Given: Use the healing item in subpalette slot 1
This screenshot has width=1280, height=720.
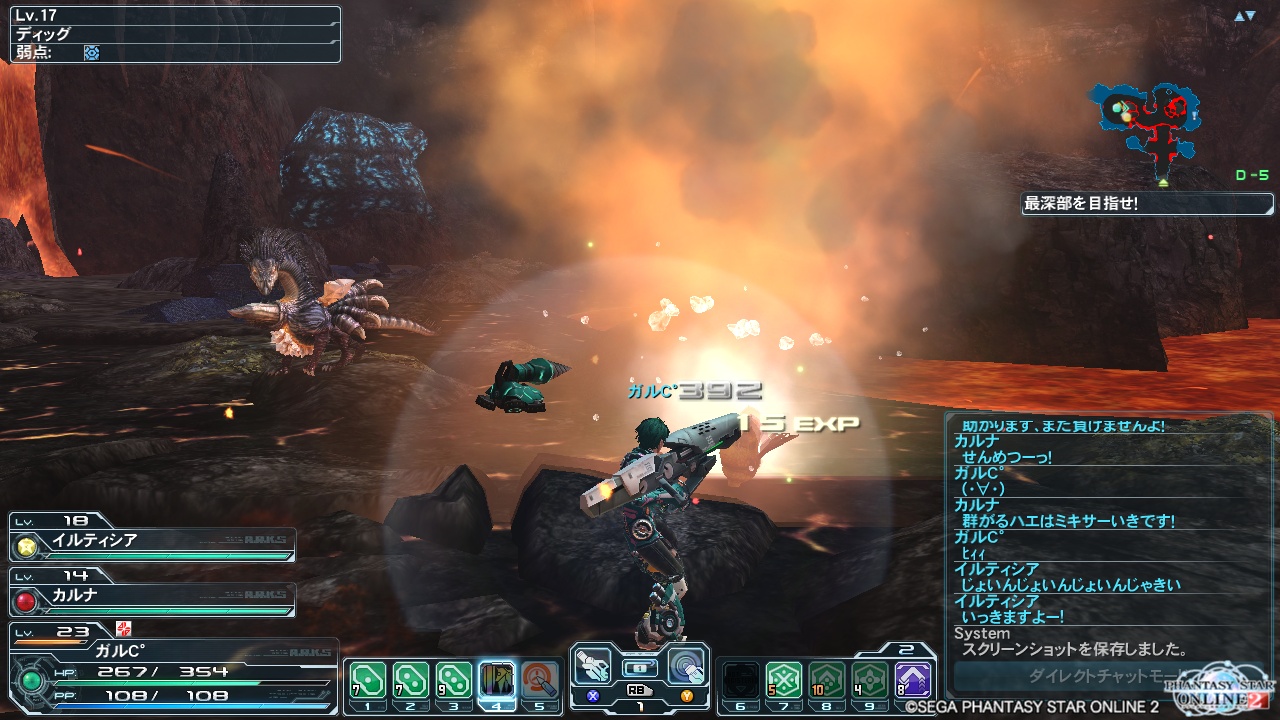Looking at the screenshot, I should coord(366,679).
